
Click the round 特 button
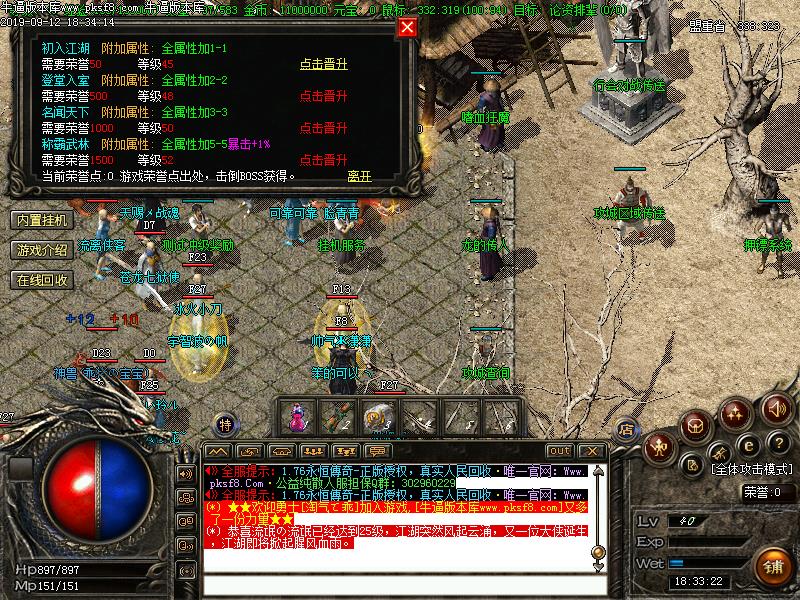226,424
